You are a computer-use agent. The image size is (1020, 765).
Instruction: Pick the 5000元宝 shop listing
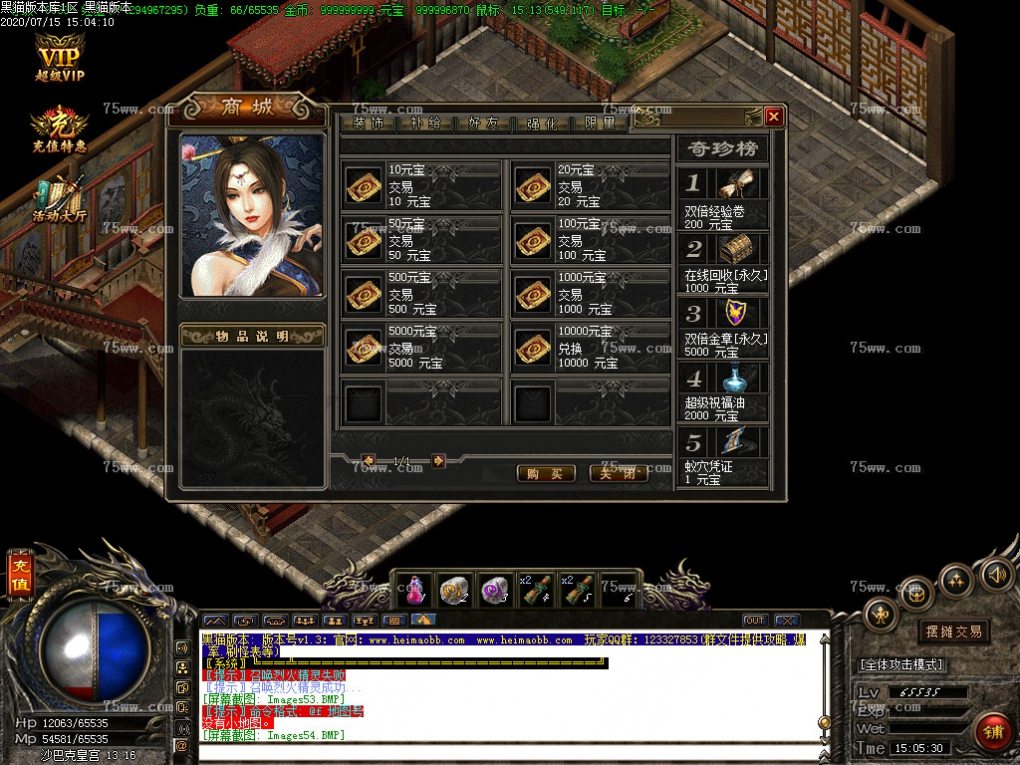421,347
